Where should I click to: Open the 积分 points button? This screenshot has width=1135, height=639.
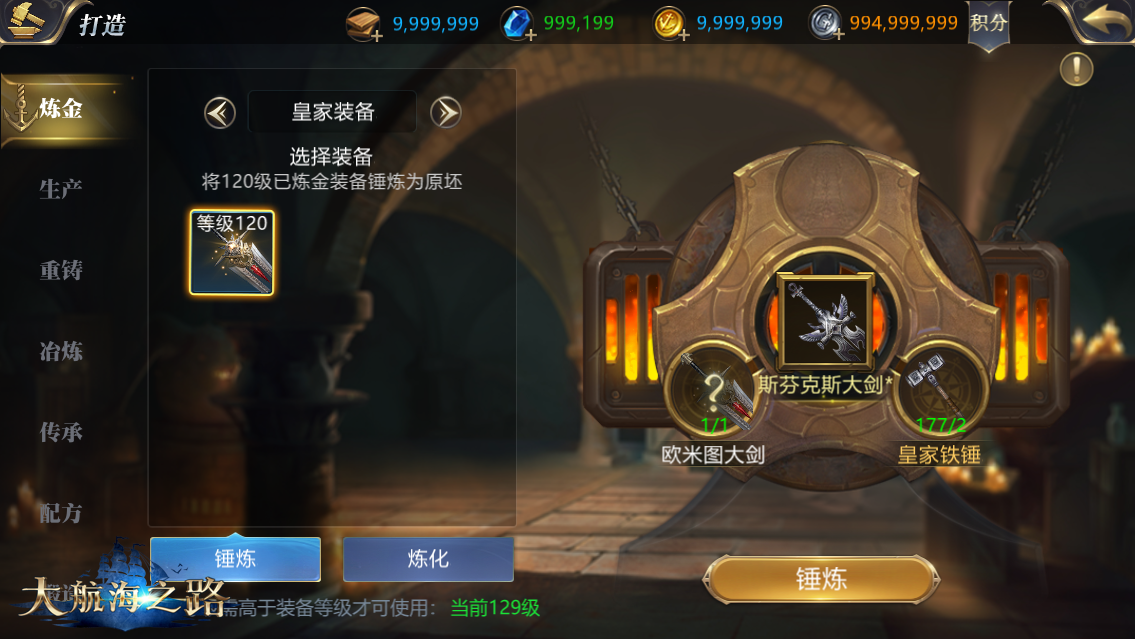989,22
